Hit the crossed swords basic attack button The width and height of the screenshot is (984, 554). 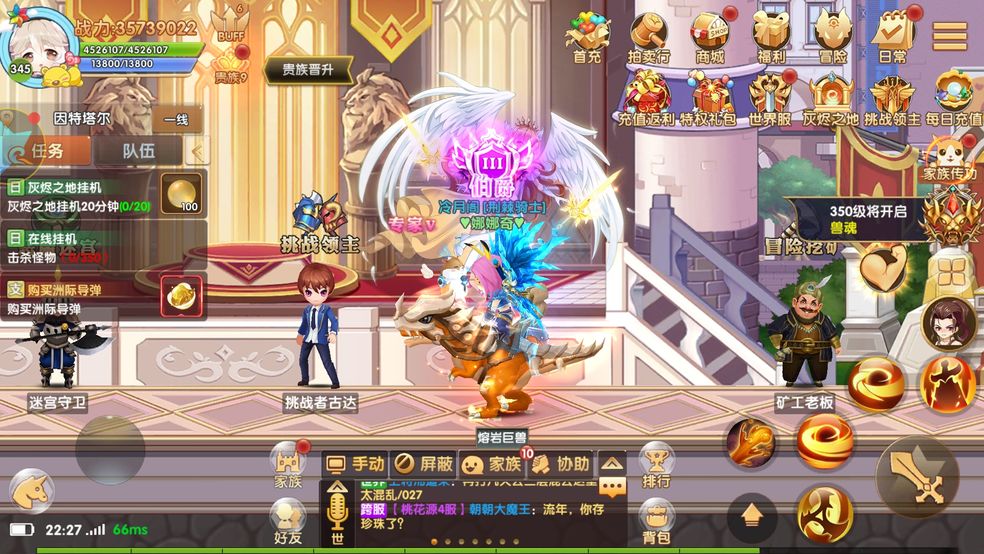(x=917, y=478)
